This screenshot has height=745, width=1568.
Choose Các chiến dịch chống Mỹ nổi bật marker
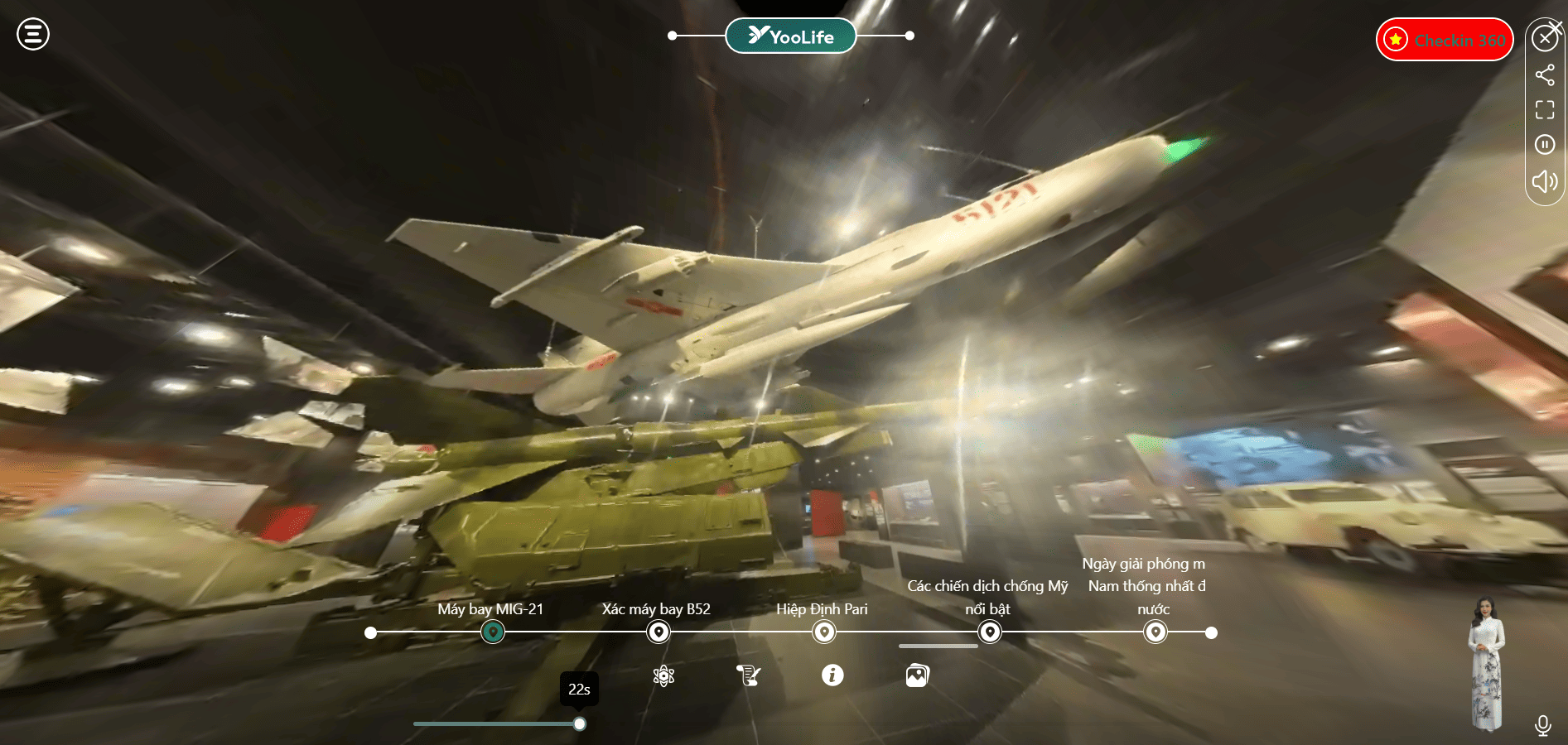pos(990,632)
